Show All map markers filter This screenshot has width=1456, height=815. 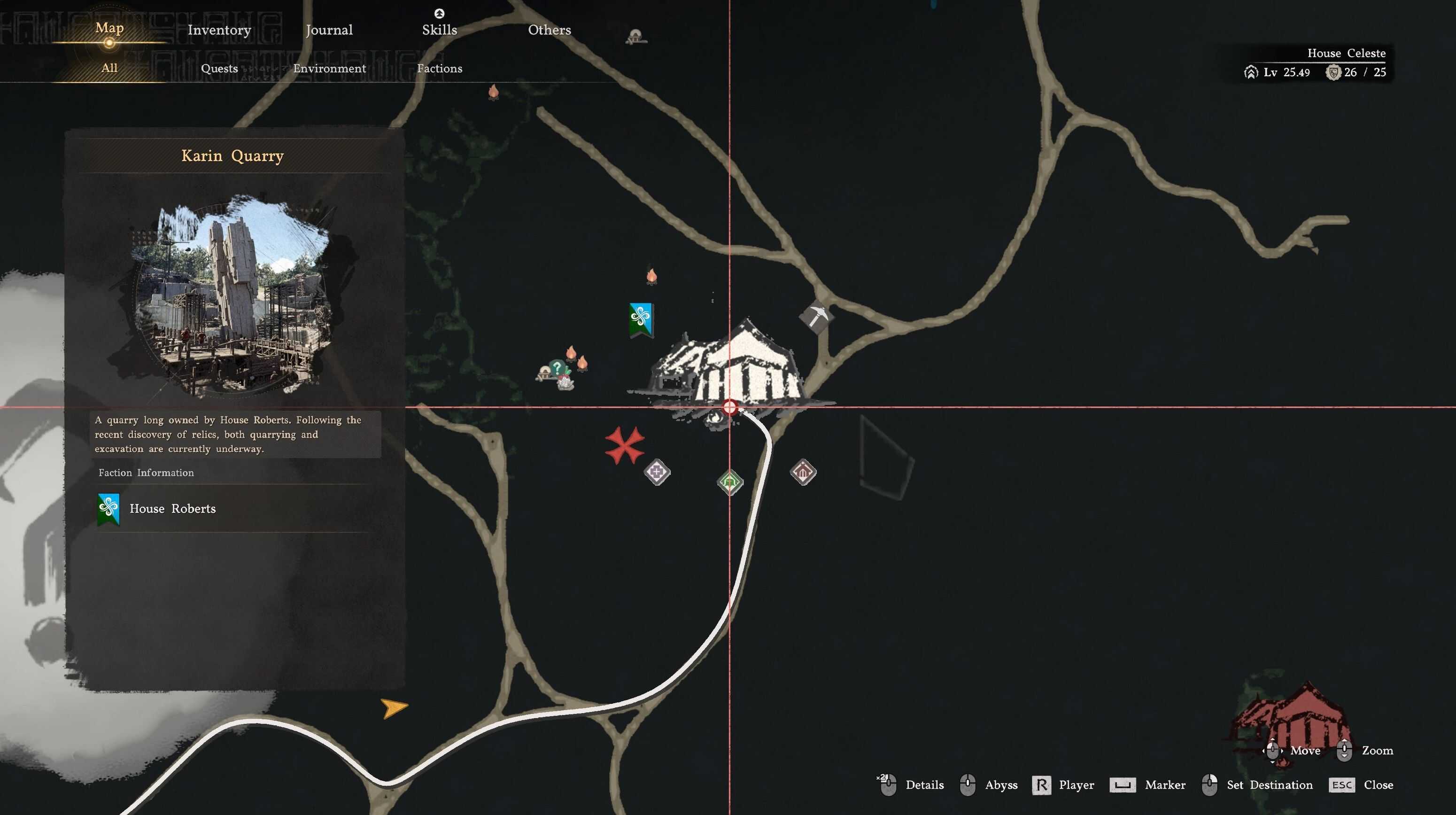pos(109,68)
